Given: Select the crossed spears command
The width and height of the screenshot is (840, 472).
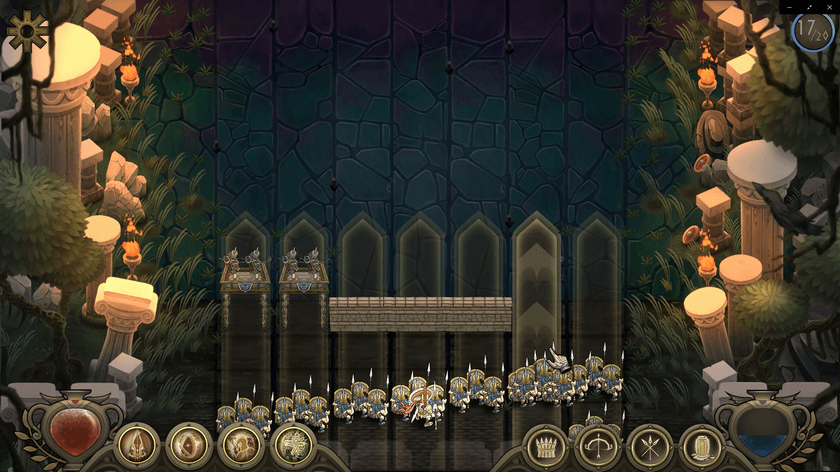Looking at the screenshot, I should click(650, 446).
